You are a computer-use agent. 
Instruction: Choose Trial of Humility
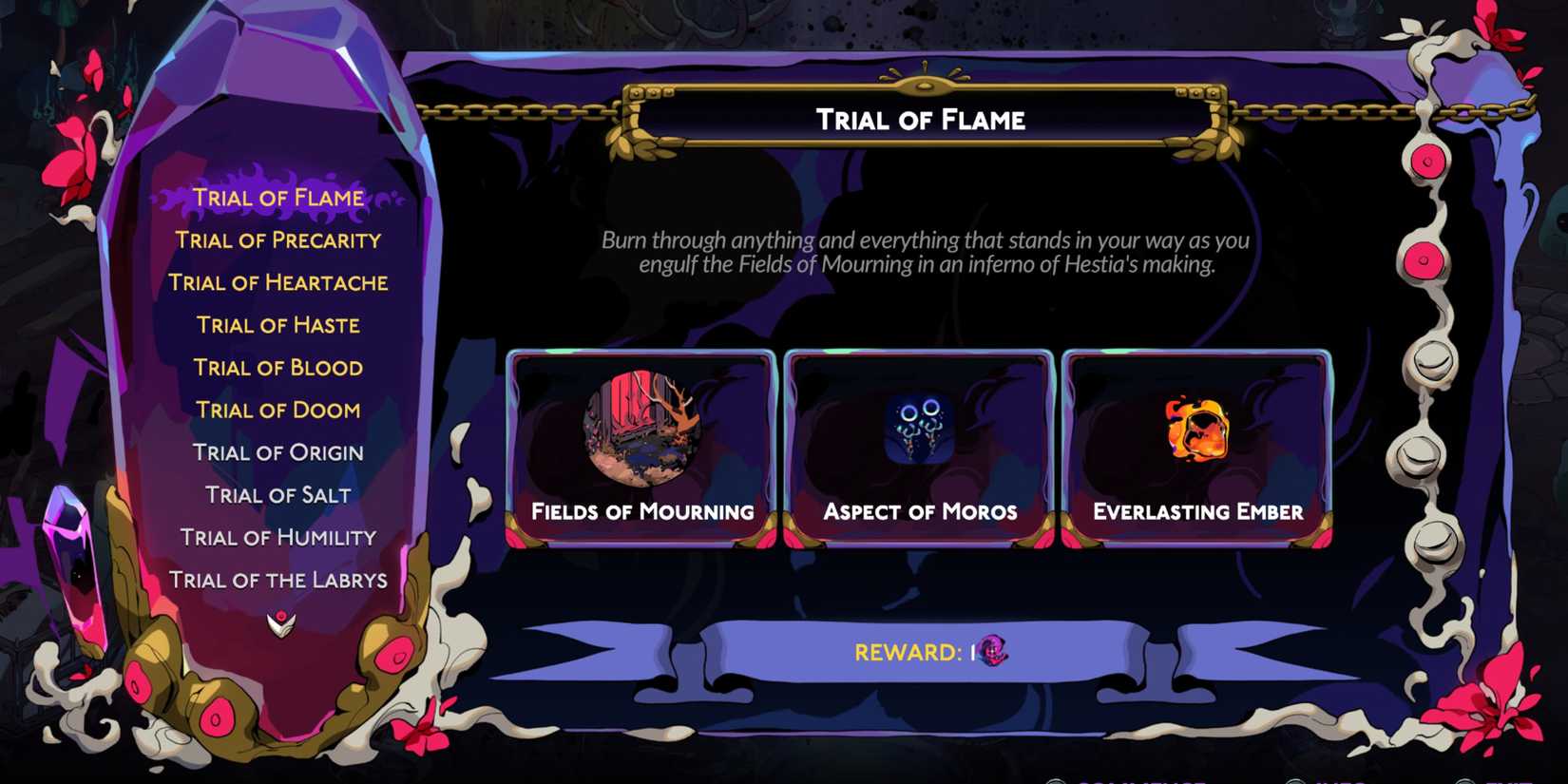[x=277, y=536]
